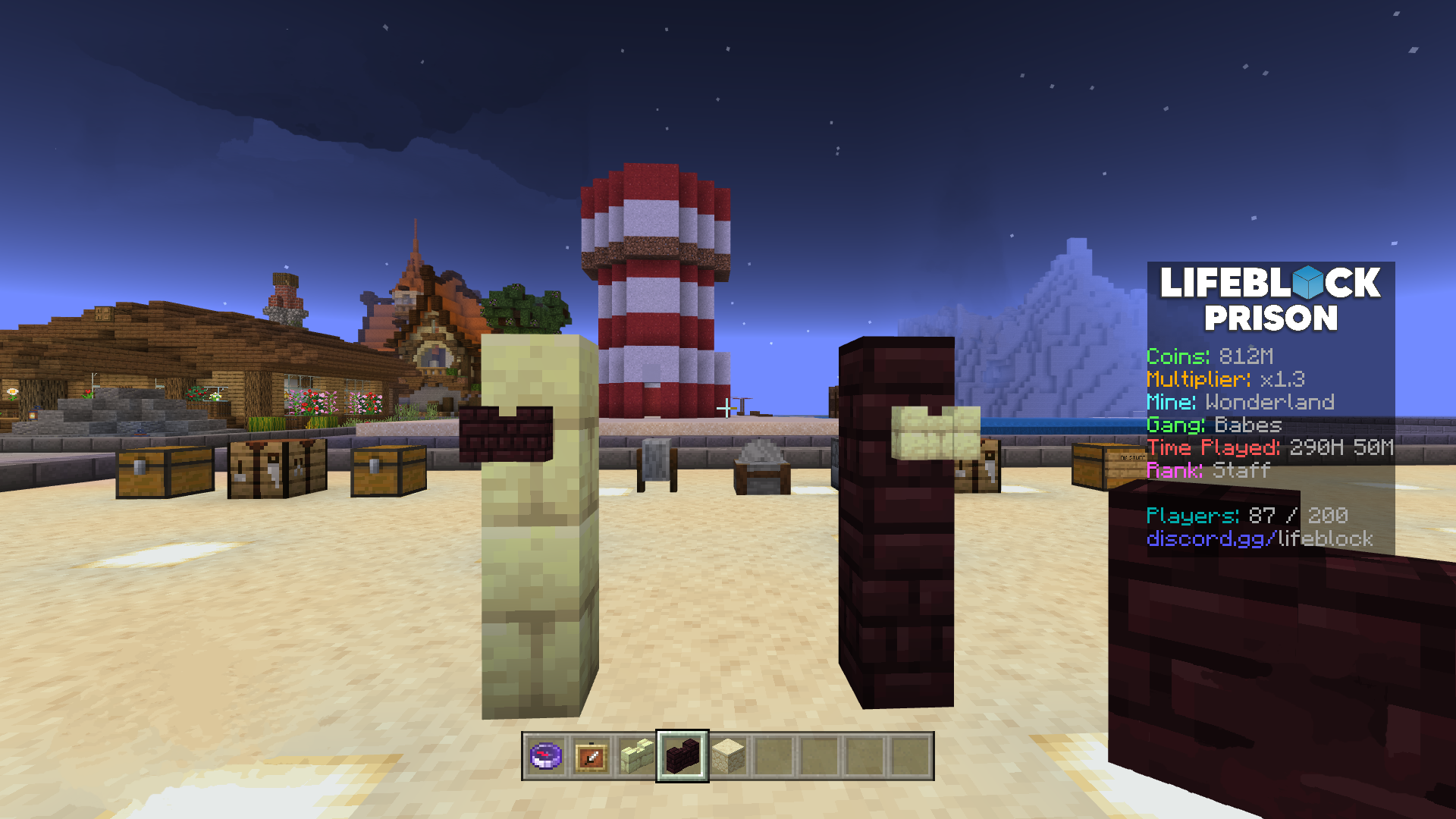Click the Mine: Wonderland label
This screenshot has height=819, width=1456.
[x=1241, y=403]
